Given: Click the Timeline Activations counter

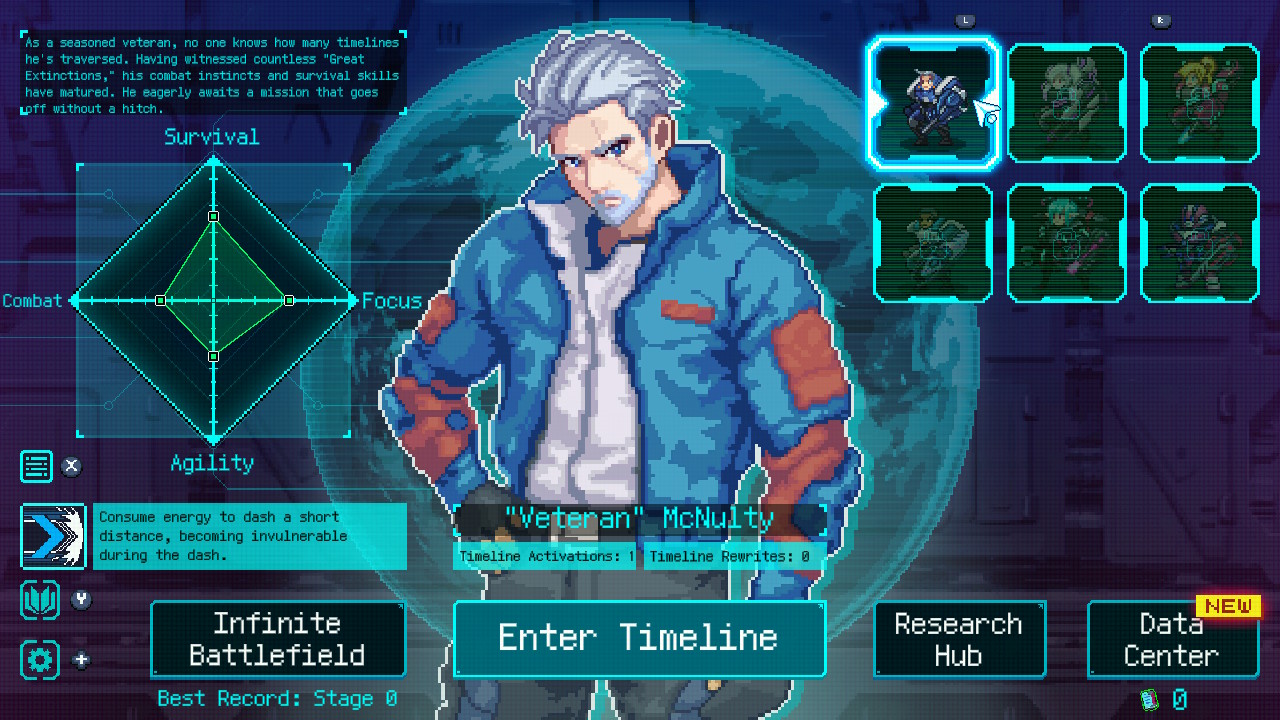Looking at the screenshot, I should pos(545,556).
